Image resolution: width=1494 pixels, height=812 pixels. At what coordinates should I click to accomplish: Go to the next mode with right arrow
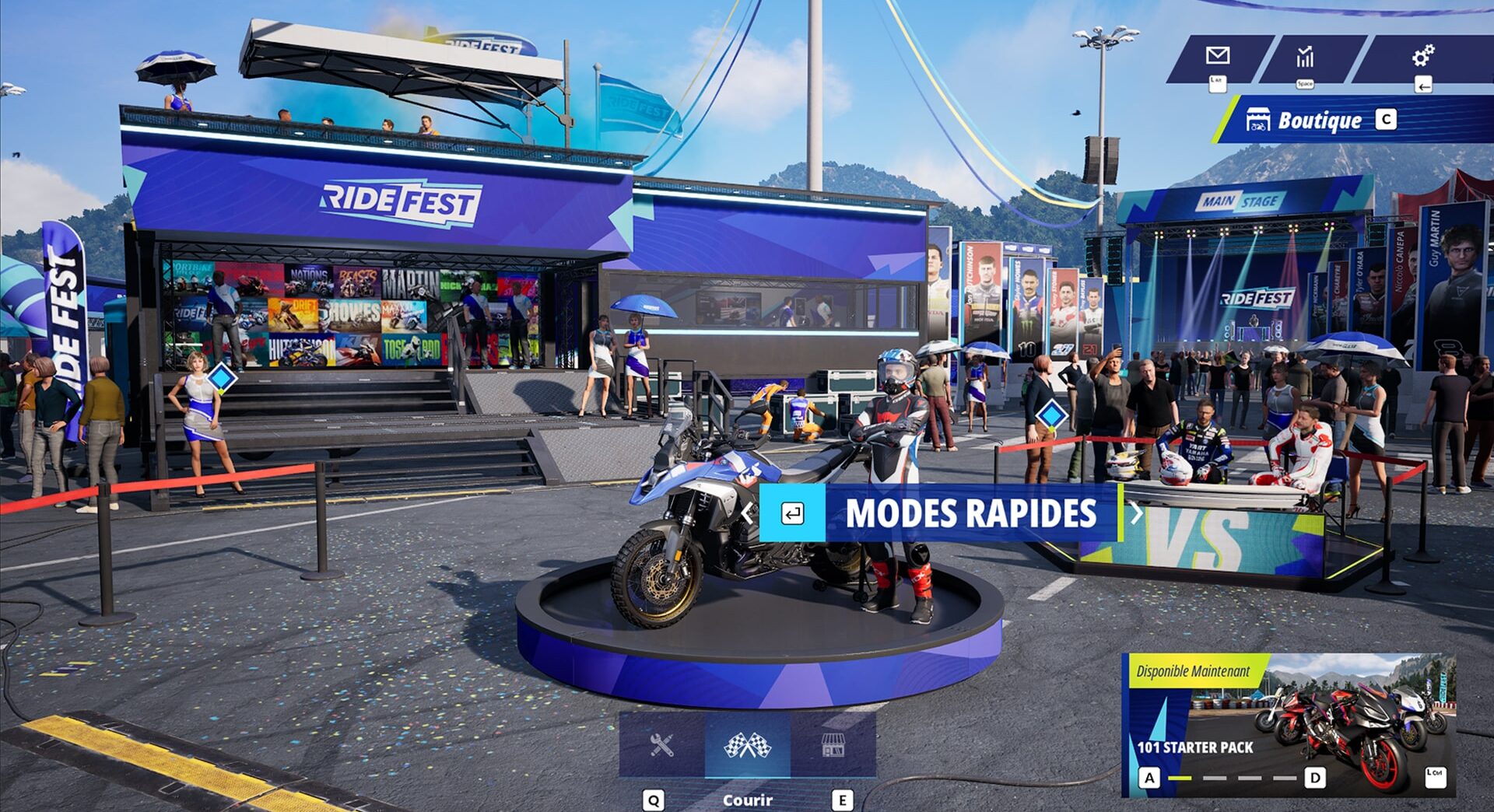1136,513
